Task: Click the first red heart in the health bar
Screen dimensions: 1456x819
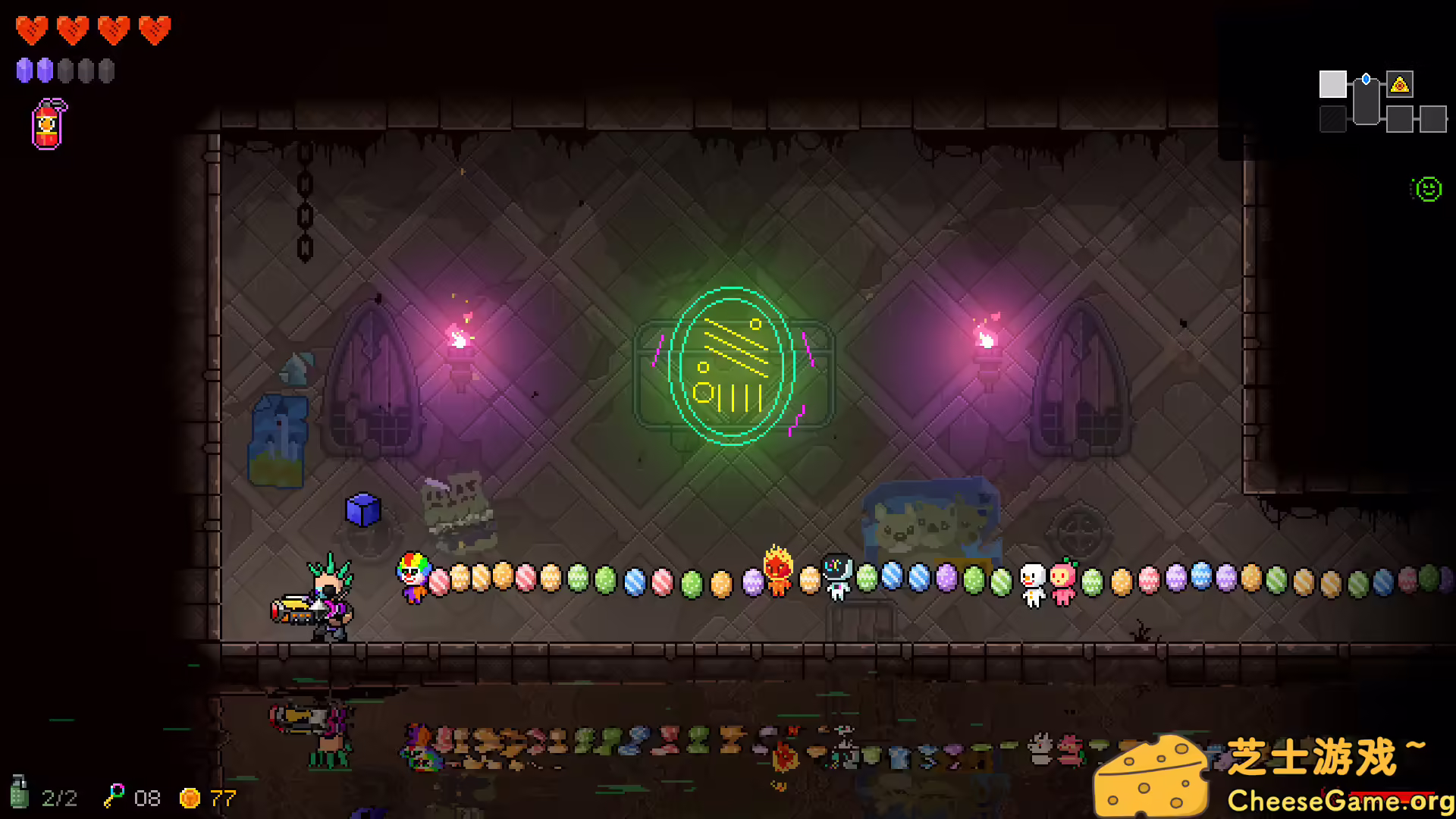Action: pos(32,29)
